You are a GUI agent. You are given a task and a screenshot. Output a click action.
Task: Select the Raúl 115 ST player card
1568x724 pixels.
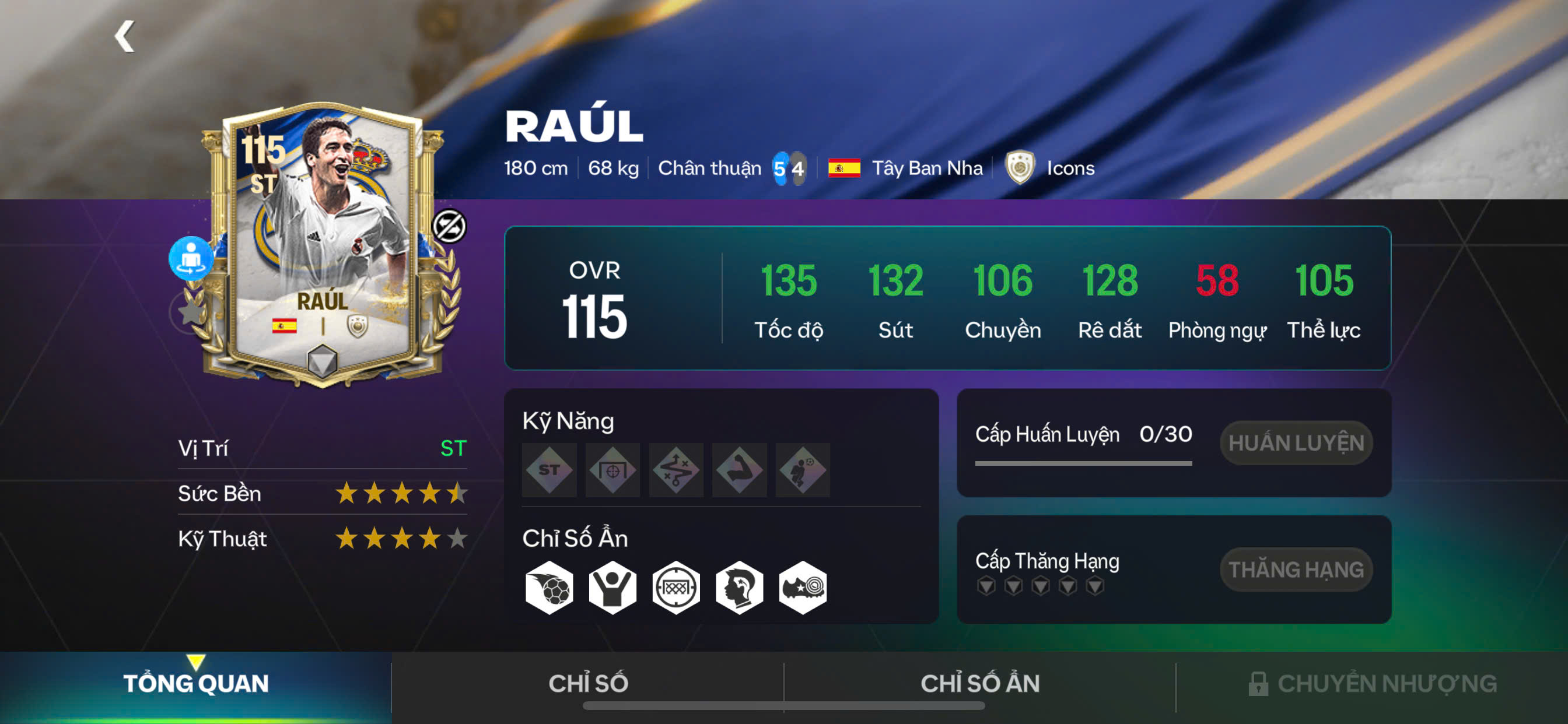[x=323, y=243]
